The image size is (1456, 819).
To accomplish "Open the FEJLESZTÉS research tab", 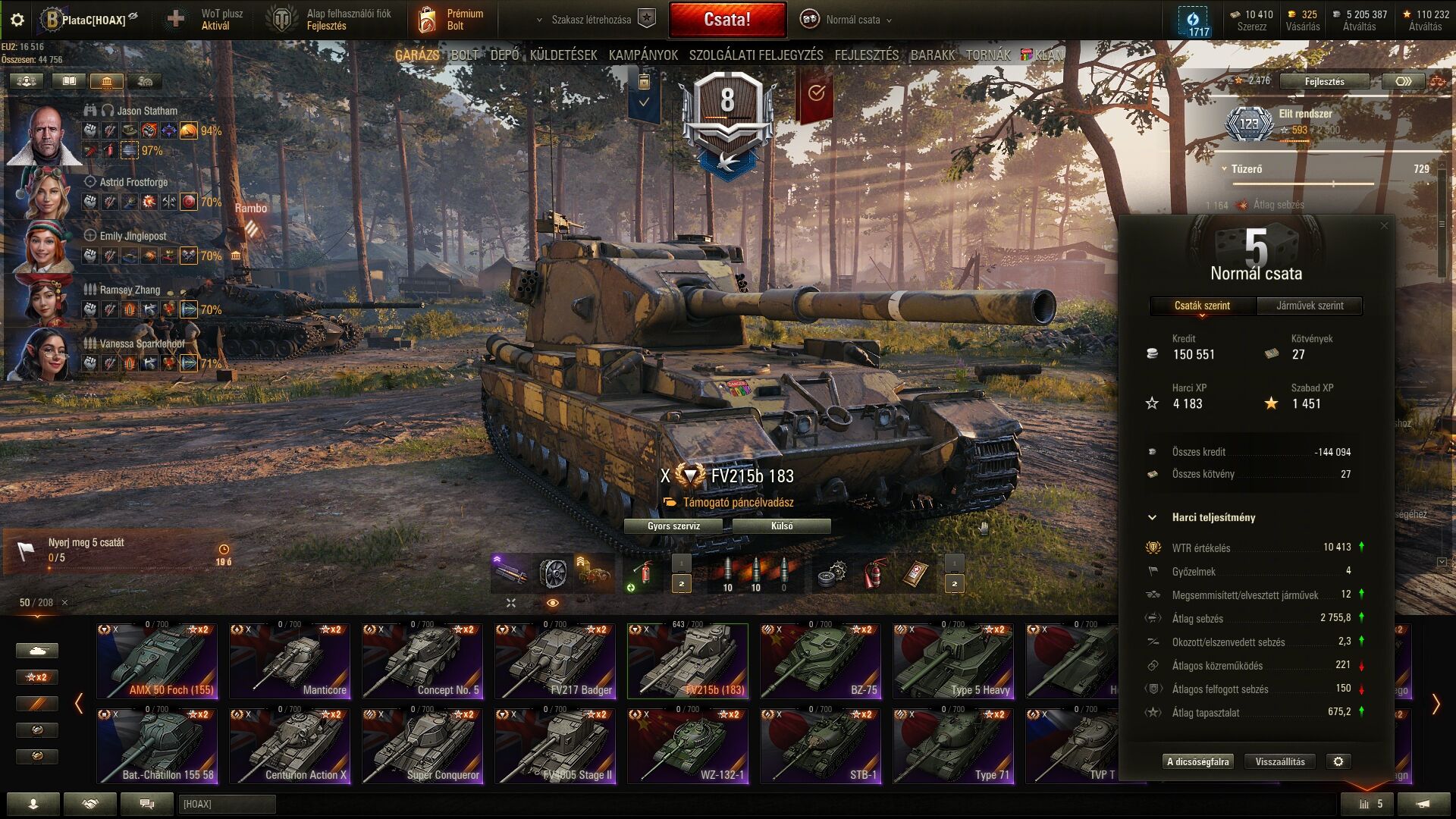I will tap(866, 55).
